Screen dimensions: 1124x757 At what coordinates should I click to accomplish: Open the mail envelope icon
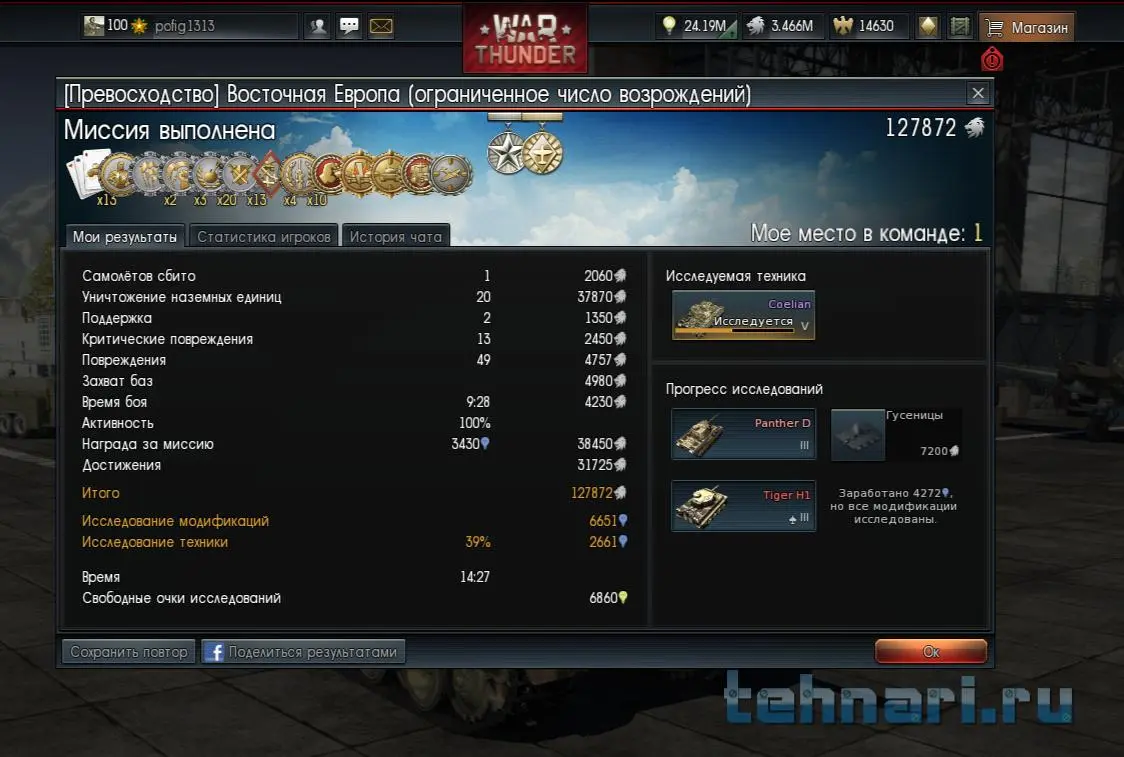coord(381,27)
